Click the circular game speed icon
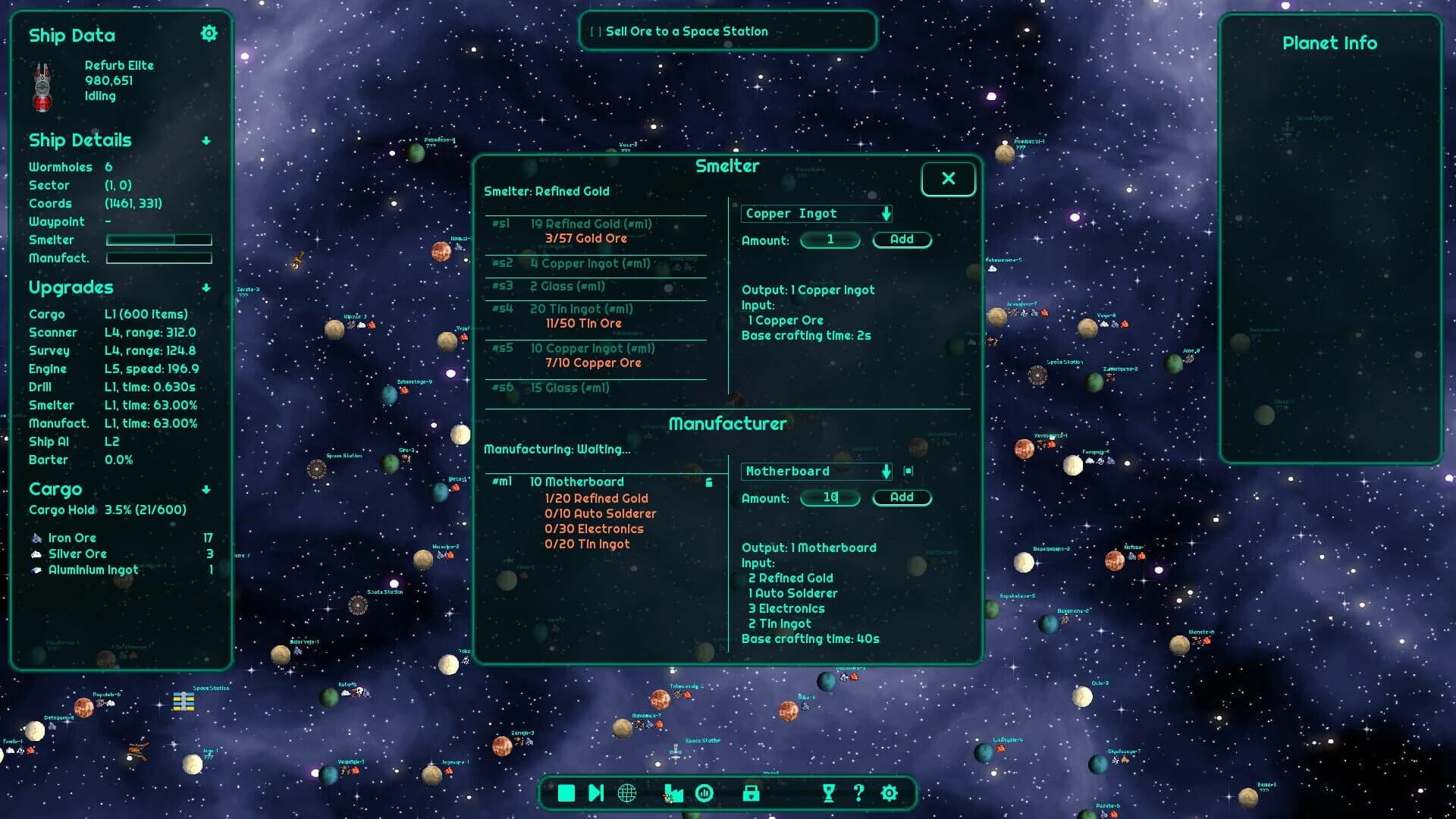This screenshot has height=819, width=1456. 705,793
